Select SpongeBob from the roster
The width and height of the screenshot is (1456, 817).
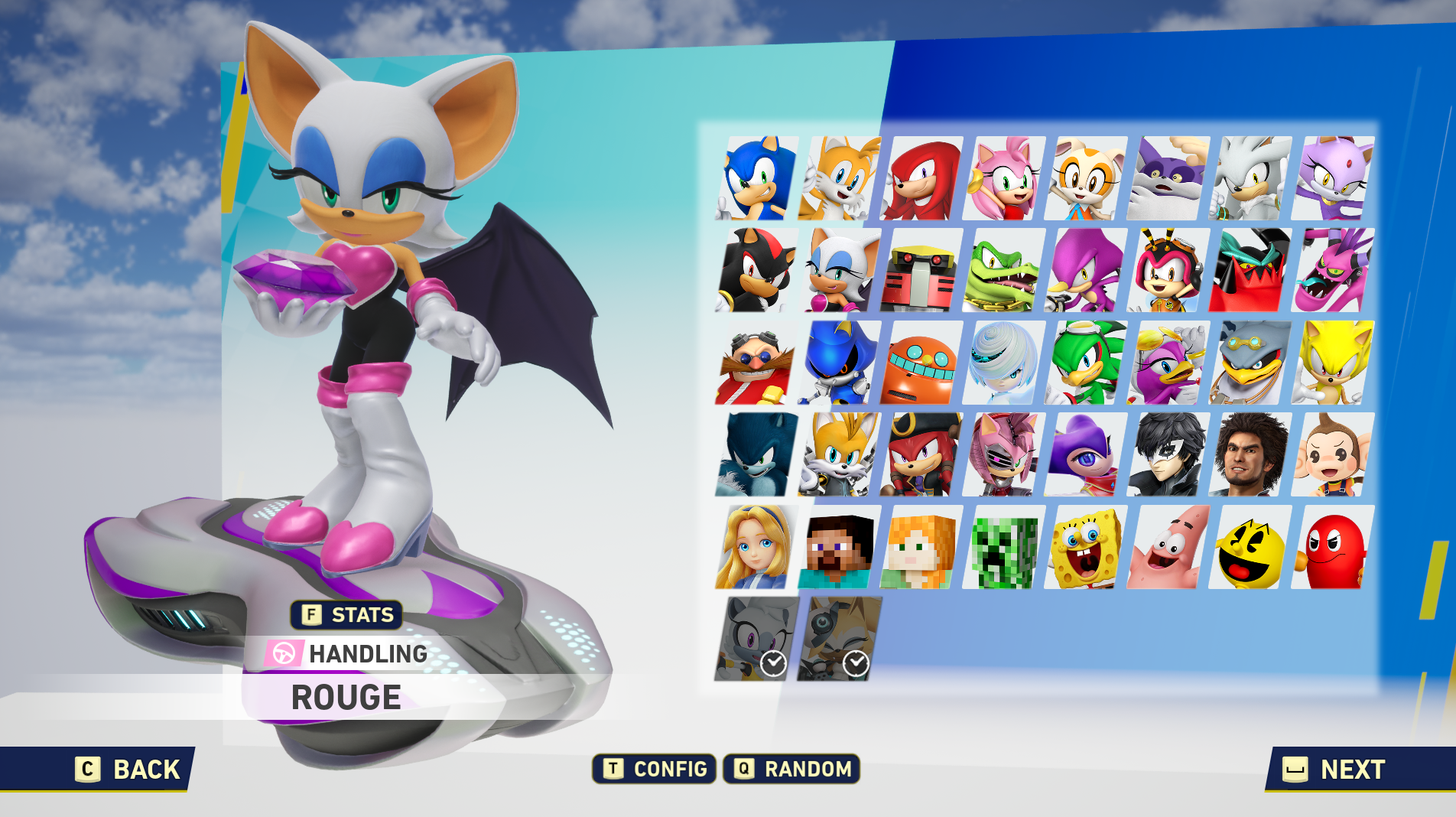(1087, 548)
